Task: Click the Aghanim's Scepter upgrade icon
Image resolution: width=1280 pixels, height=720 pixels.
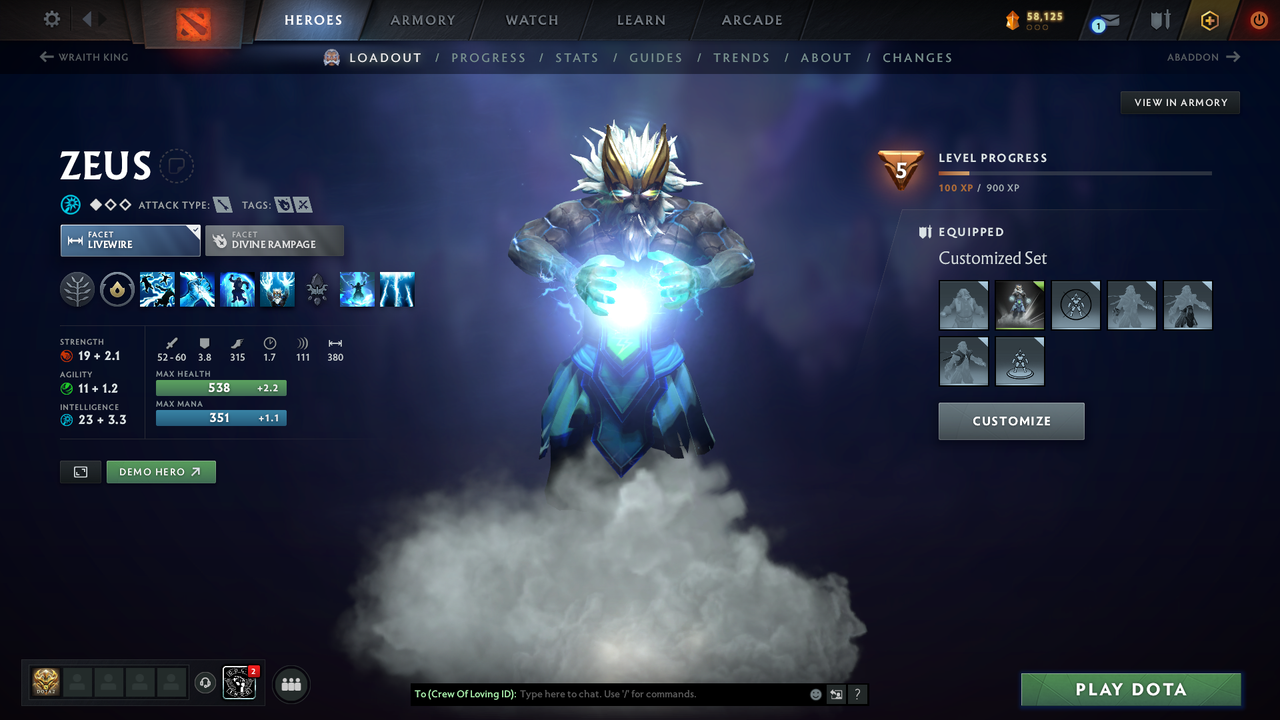Action: click(x=317, y=289)
